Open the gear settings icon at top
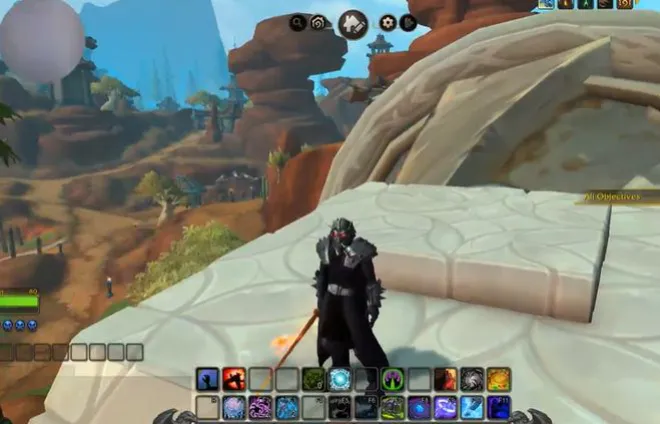This screenshot has height=424, width=660. (x=388, y=23)
